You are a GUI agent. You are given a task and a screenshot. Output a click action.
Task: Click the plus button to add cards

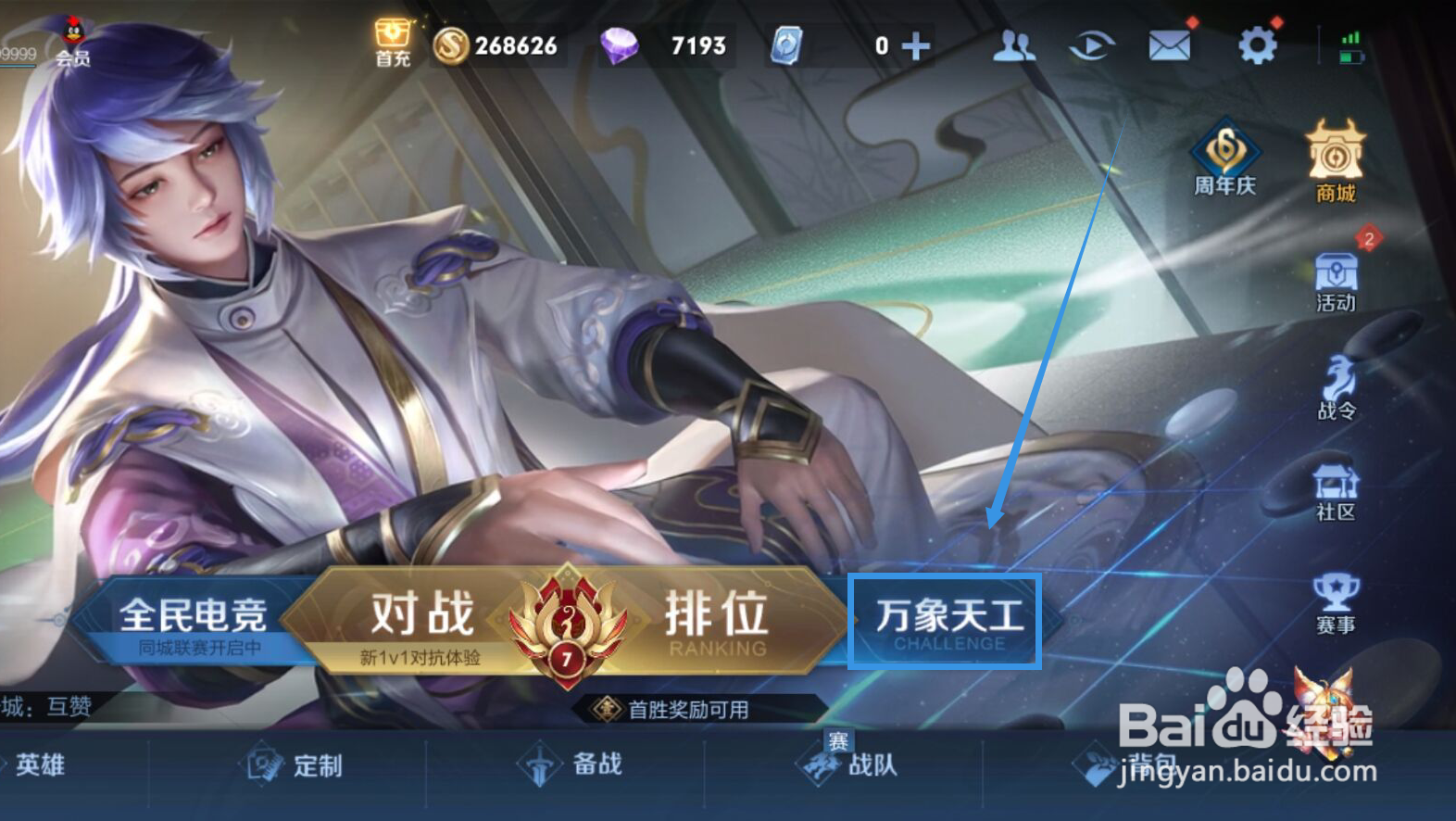click(918, 44)
